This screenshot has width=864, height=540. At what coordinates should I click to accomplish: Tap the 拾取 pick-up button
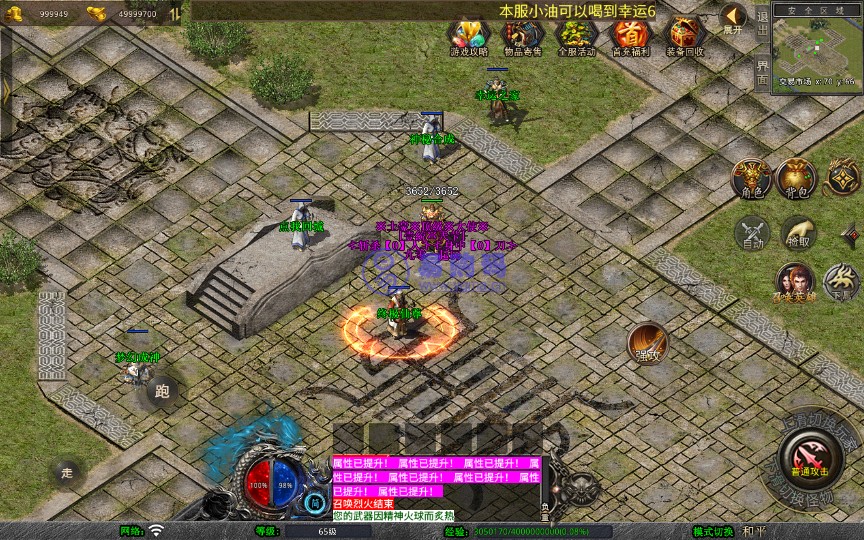pos(797,233)
